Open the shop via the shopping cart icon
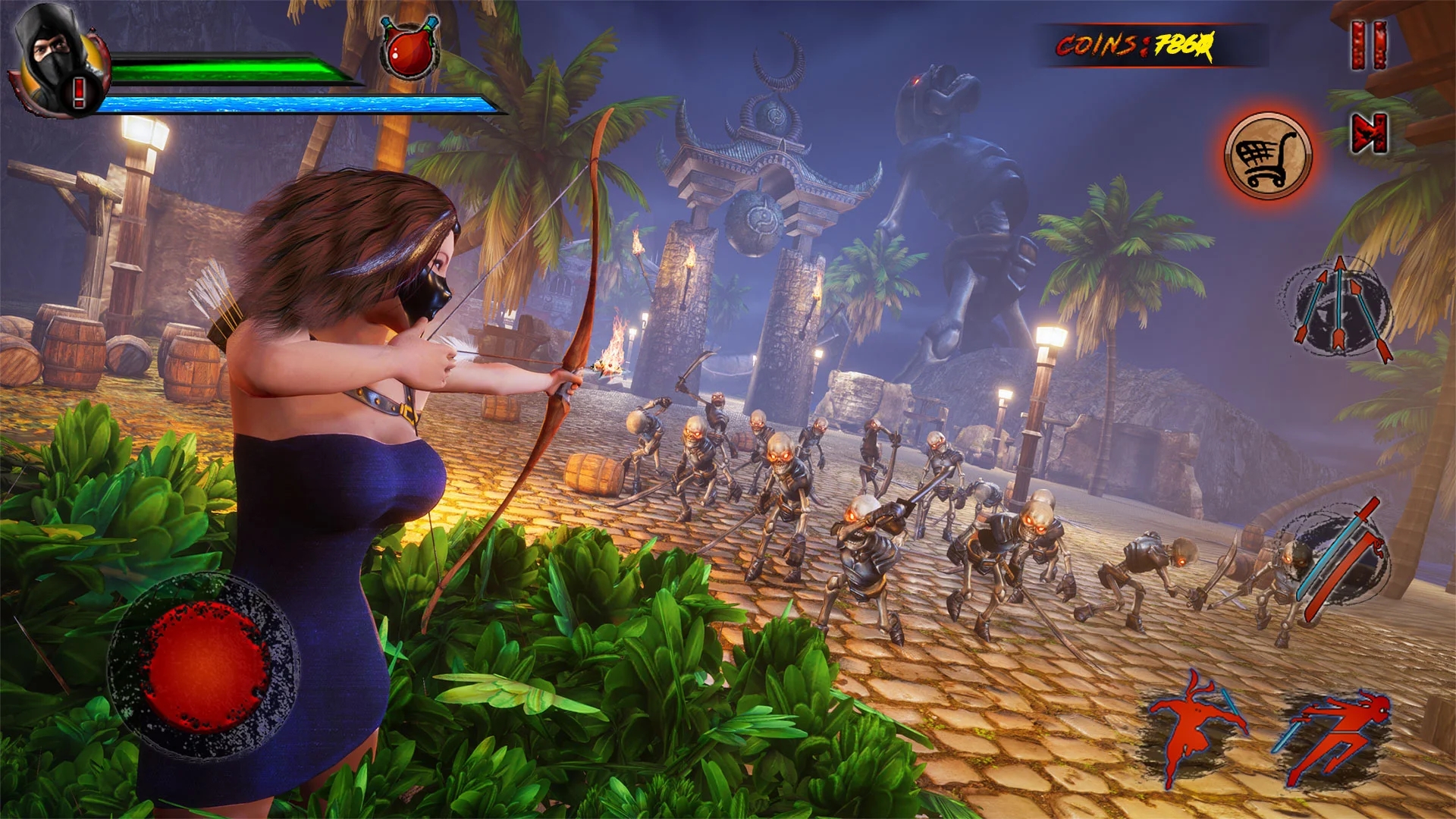Viewport: 1456px width, 819px height. click(1267, 156)
